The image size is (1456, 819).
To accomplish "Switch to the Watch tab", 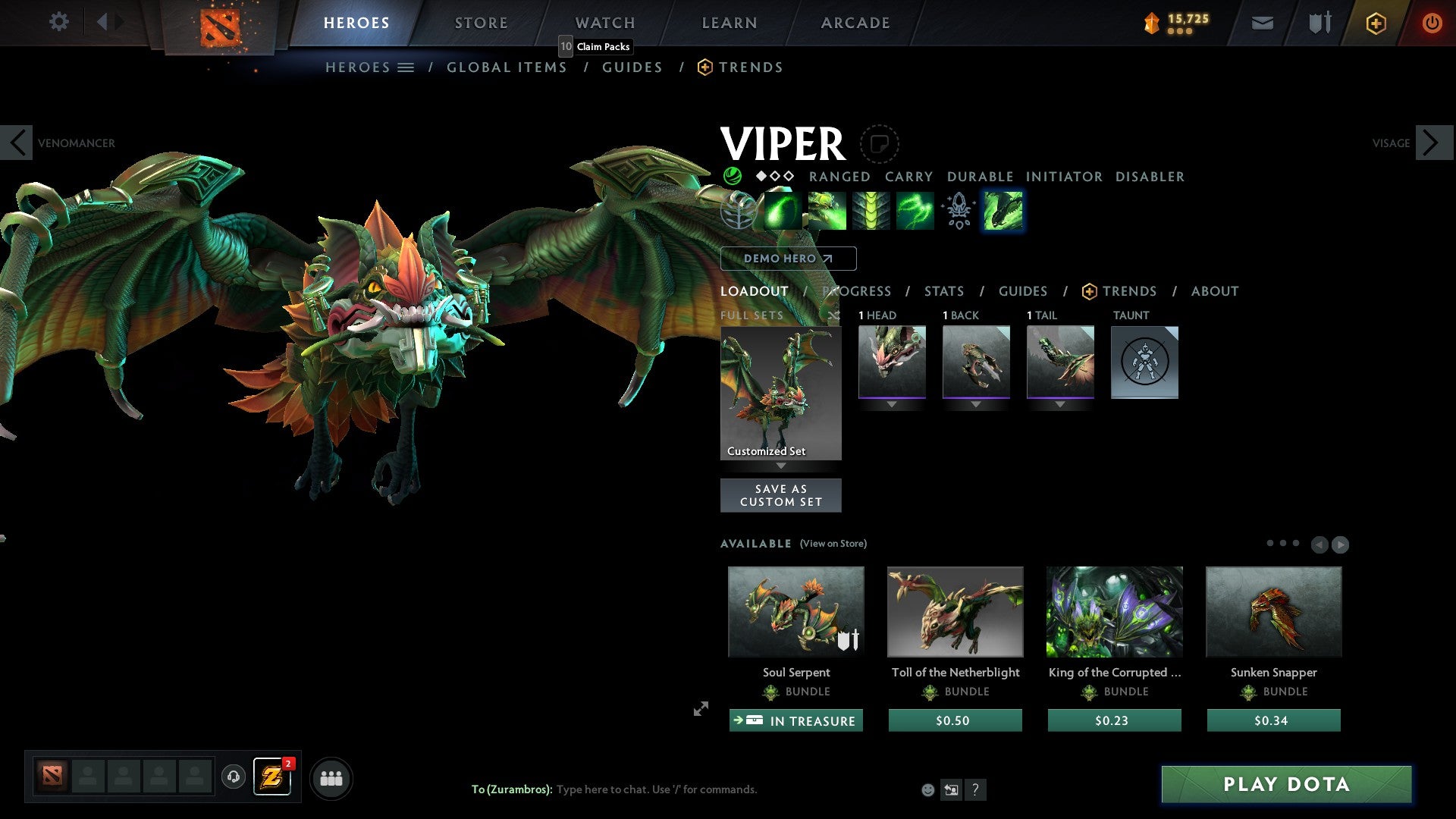I will pos(605,23).
